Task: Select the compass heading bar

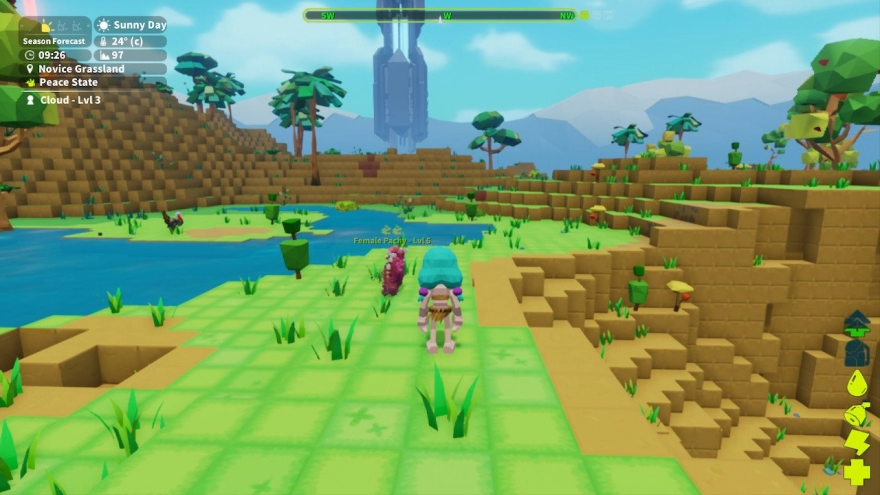Action: [x=440, y=16]
